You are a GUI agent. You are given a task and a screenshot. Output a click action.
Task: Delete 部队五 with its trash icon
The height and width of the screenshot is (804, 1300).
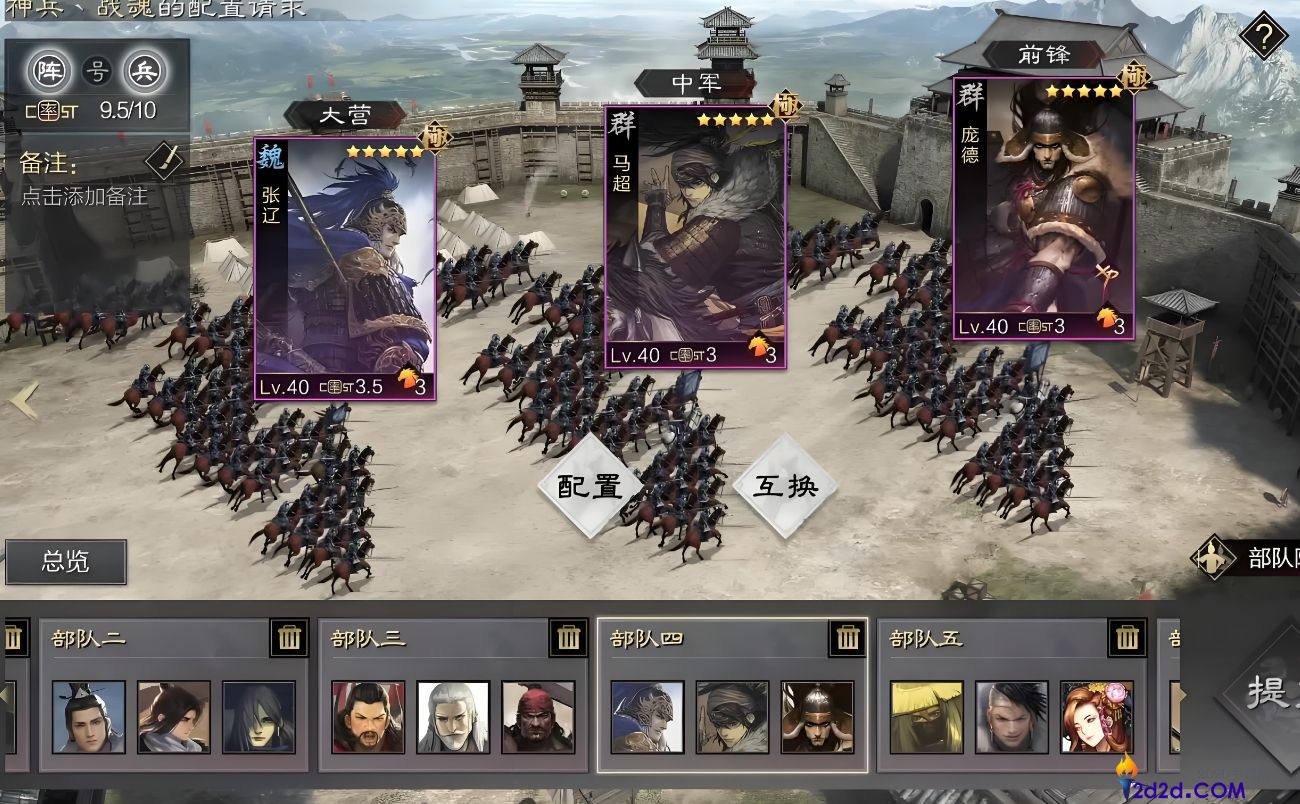[1126, 638]
